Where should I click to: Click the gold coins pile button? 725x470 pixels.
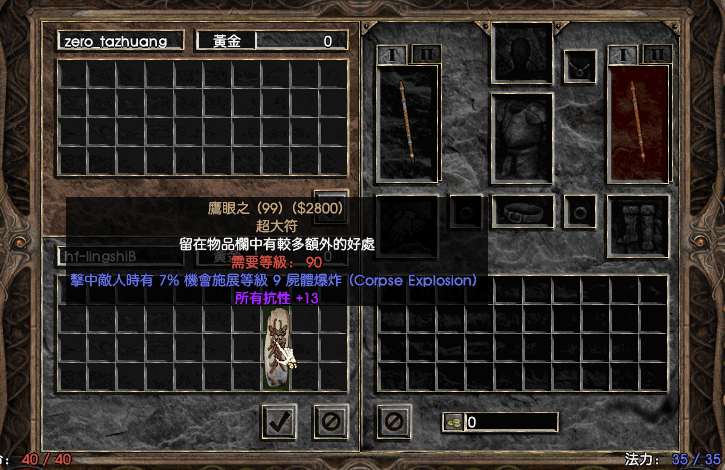click(453, 422)
